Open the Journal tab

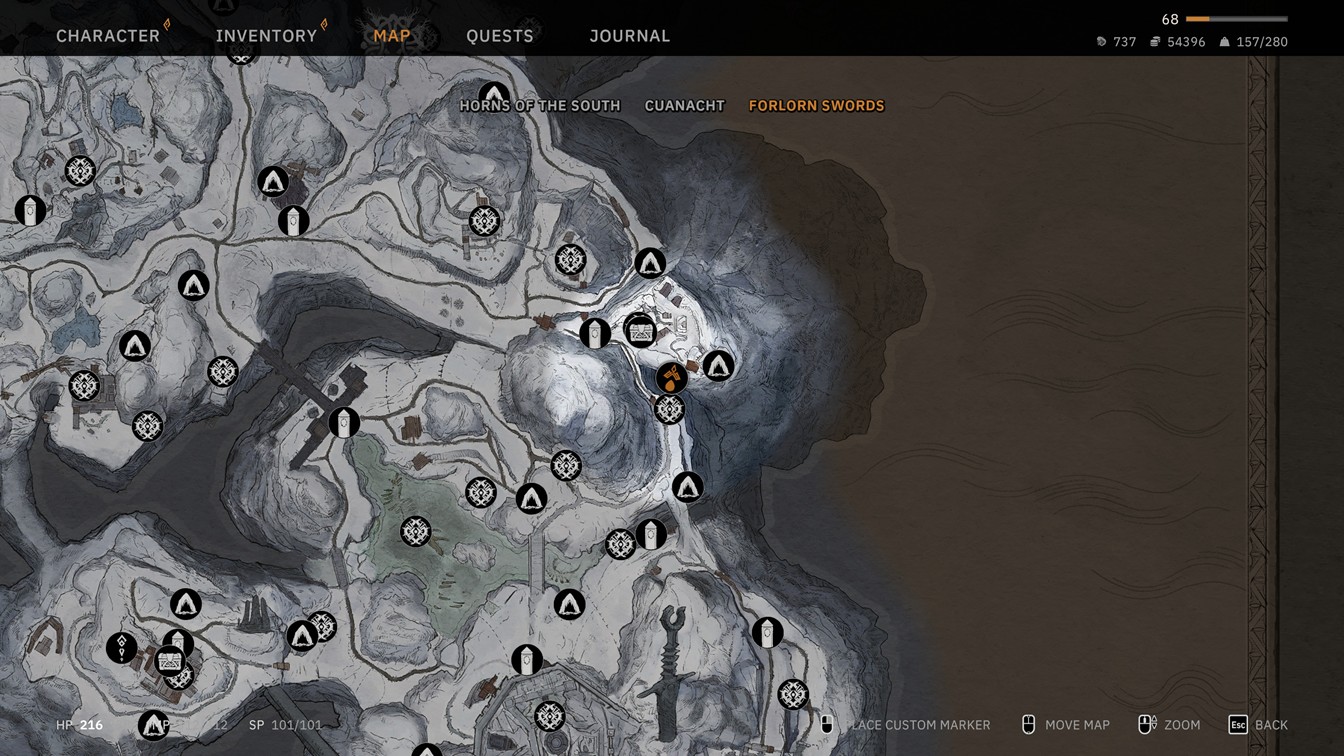coord(630,36)
